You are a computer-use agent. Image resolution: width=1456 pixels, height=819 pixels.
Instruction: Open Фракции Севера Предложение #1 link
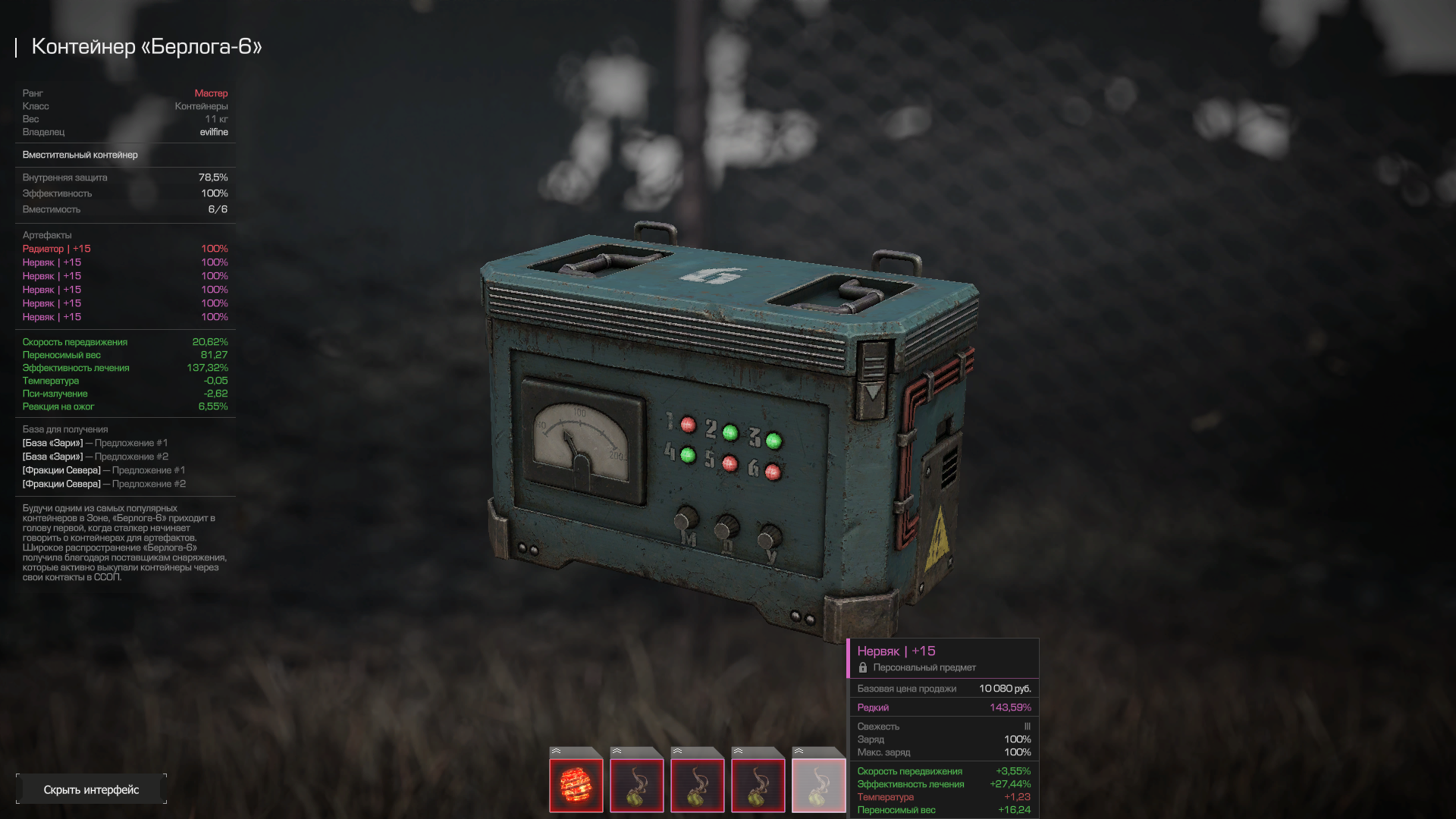pos(104,470)
